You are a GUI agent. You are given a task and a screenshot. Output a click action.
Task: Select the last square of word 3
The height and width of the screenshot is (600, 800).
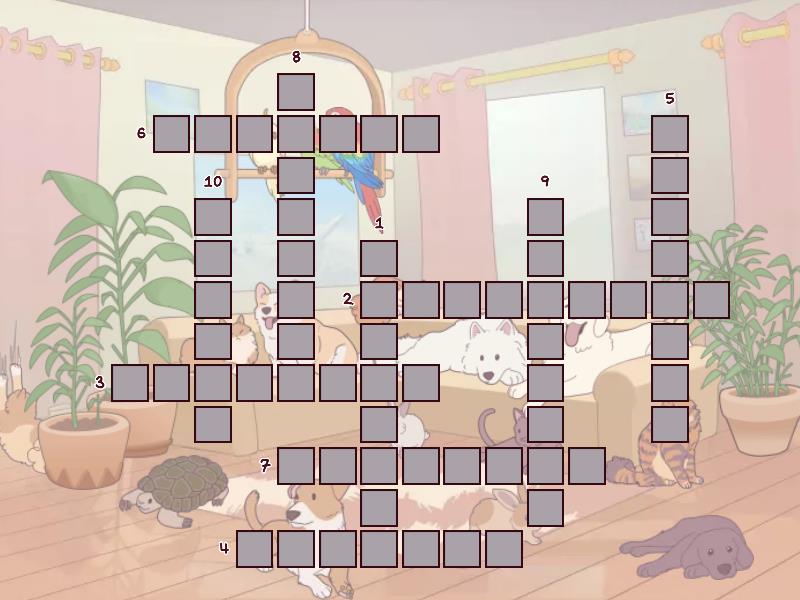pos(421,383)
